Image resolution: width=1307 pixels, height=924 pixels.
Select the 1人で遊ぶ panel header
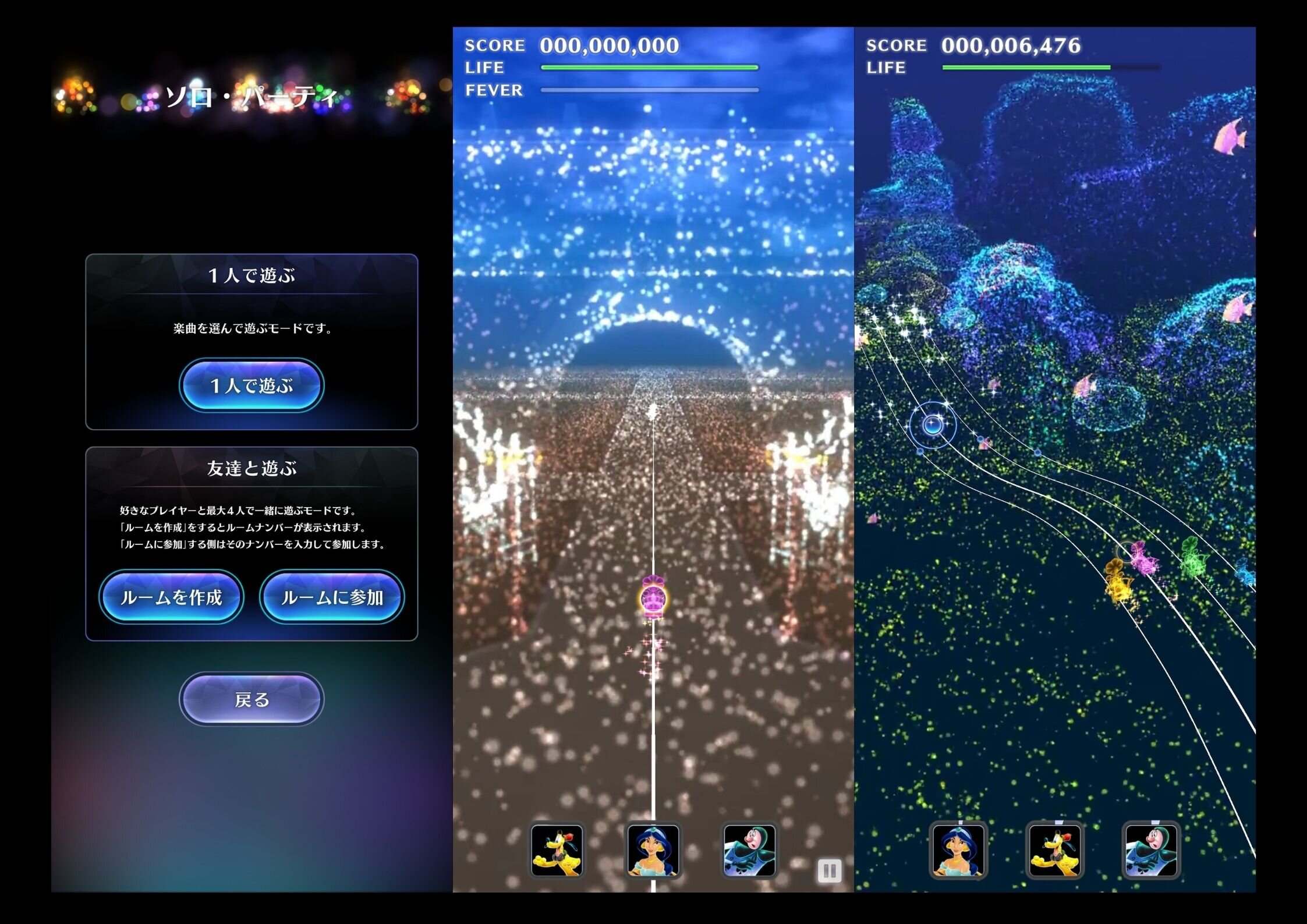pos(252,277)
